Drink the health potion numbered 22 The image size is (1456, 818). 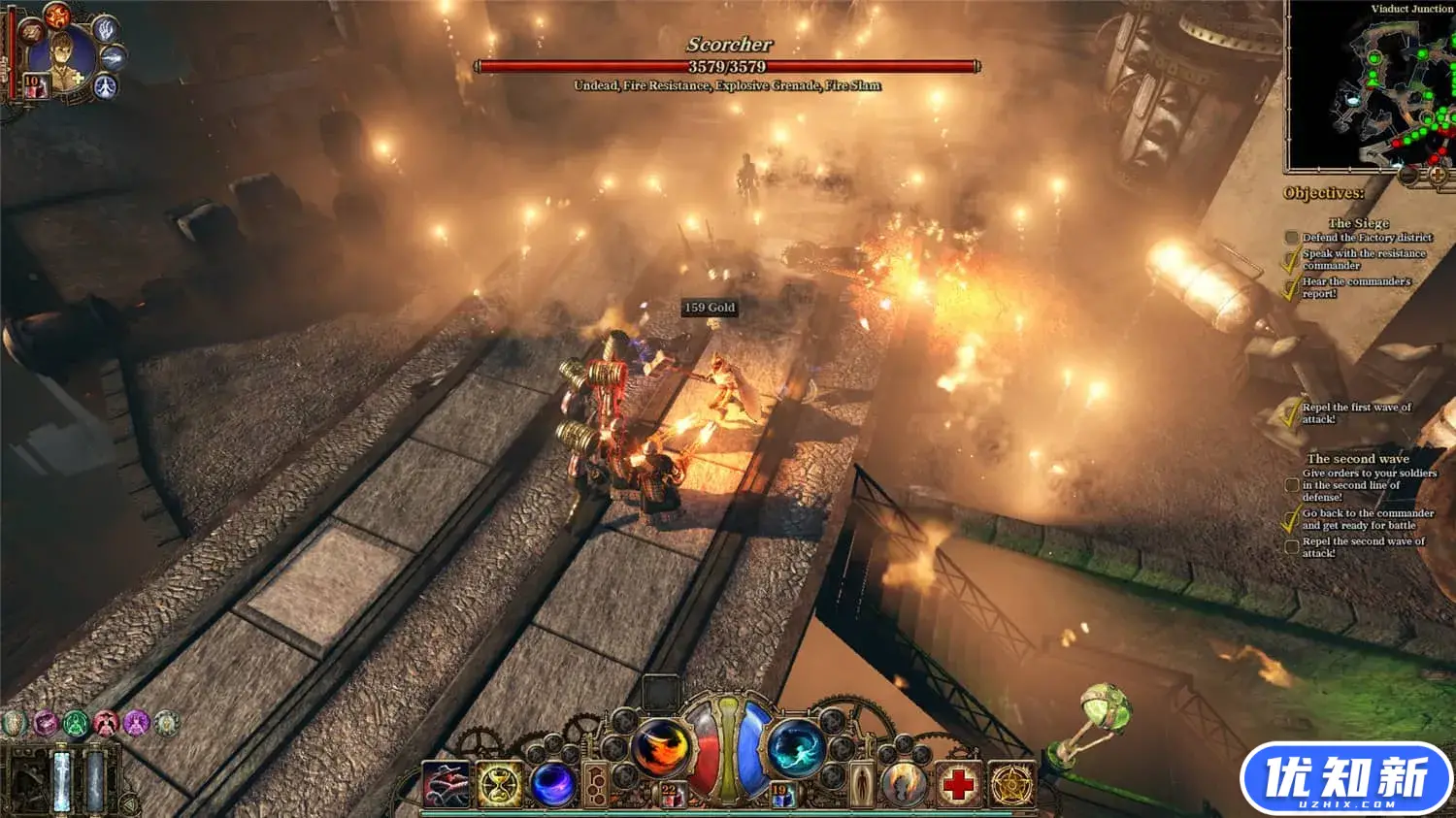click(x=671, y=796)
